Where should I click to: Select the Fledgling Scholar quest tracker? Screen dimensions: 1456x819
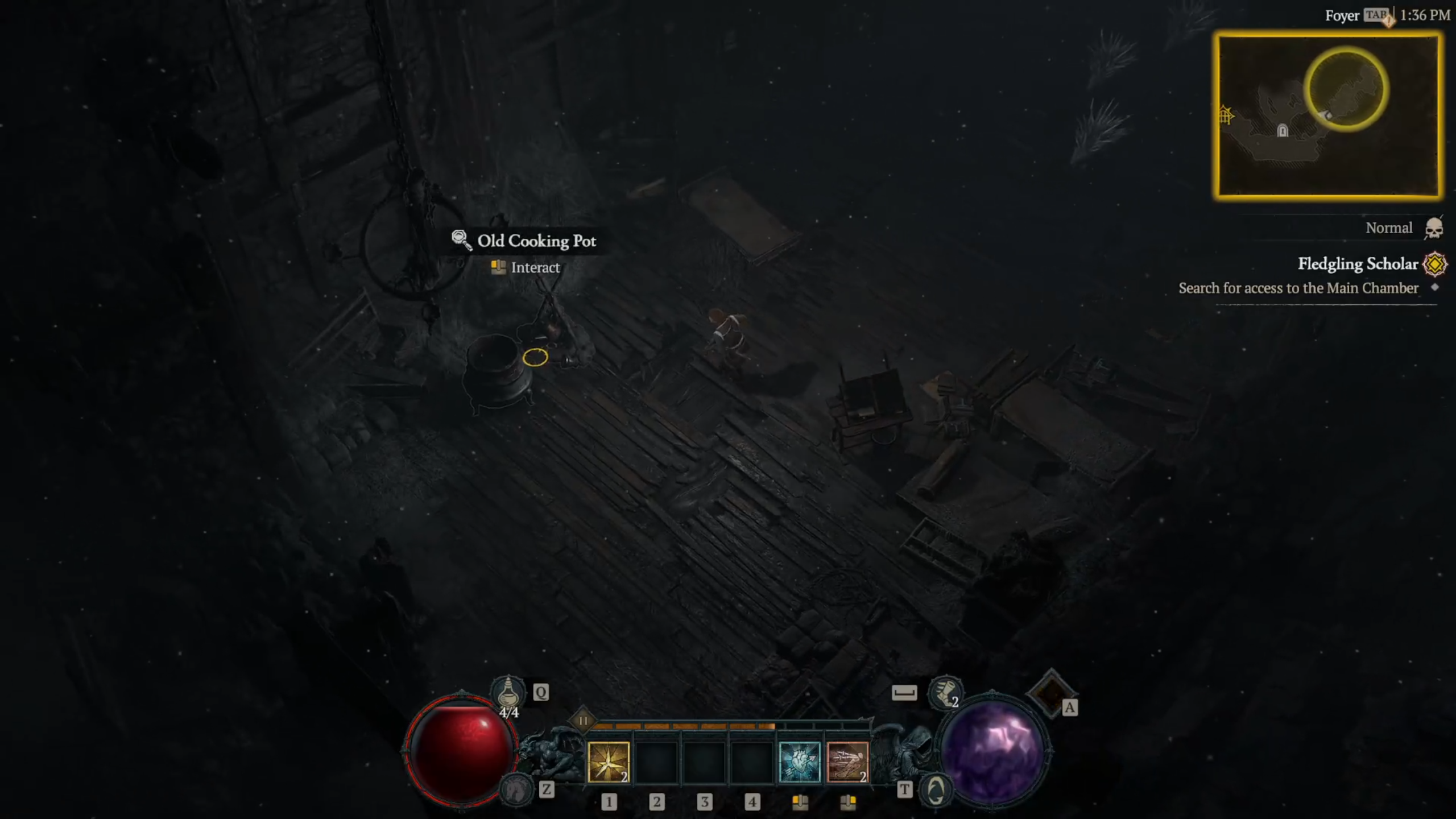tap(1357, 264)
